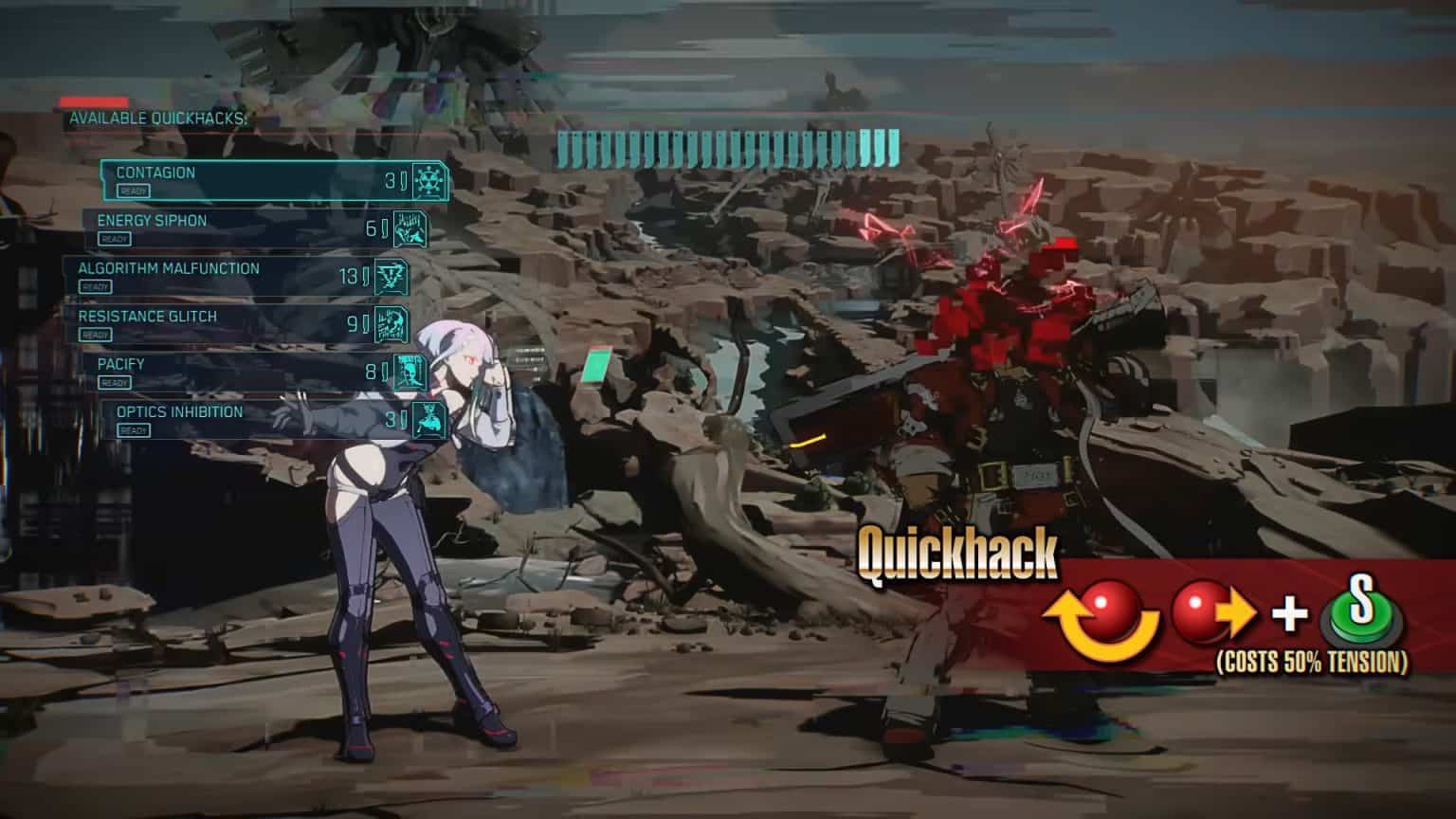
Task: Select the Resistance Glitch menu entry
Action: click(x=237, y=321)
